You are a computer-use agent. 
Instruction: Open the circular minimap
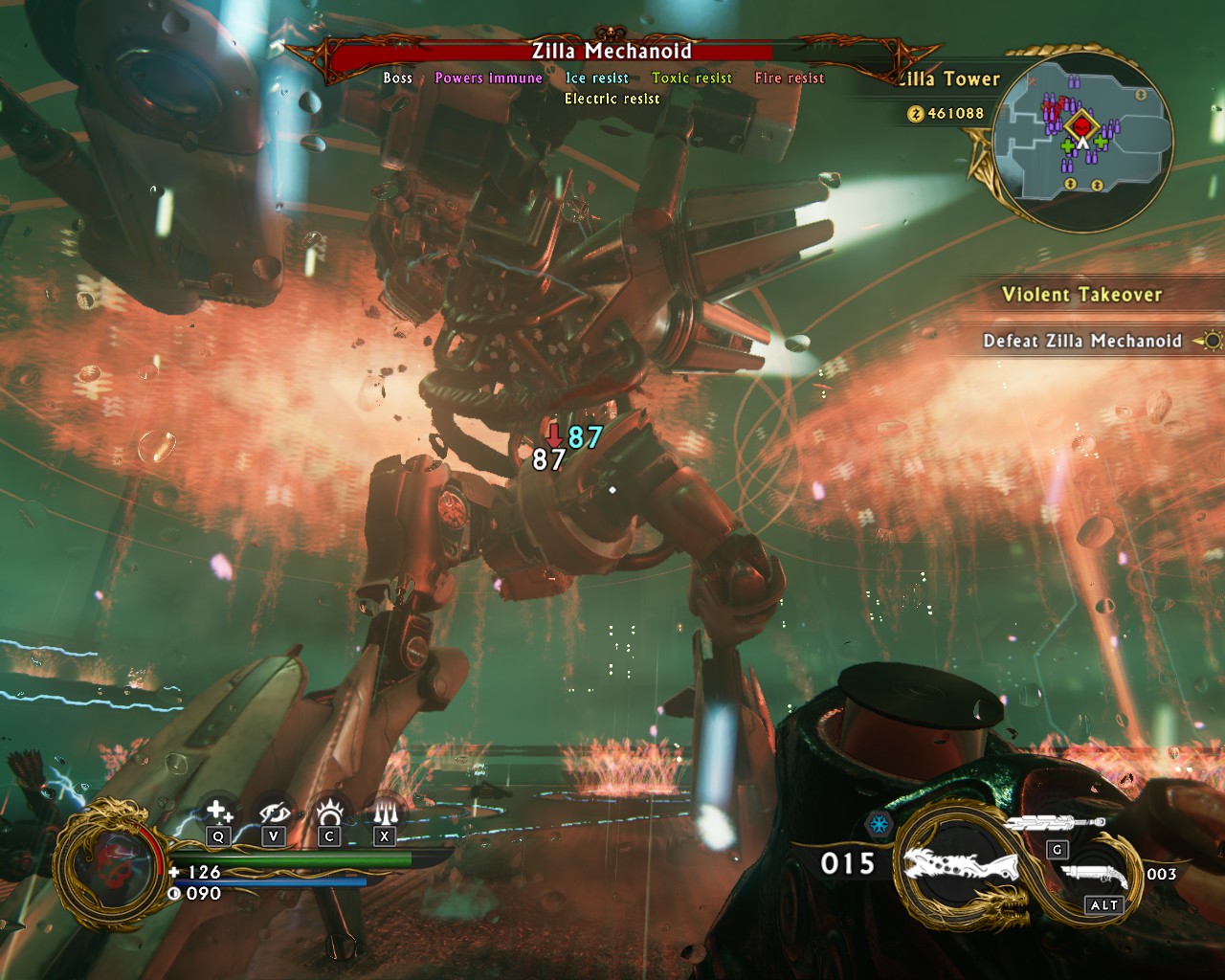tap(1082, 141)
